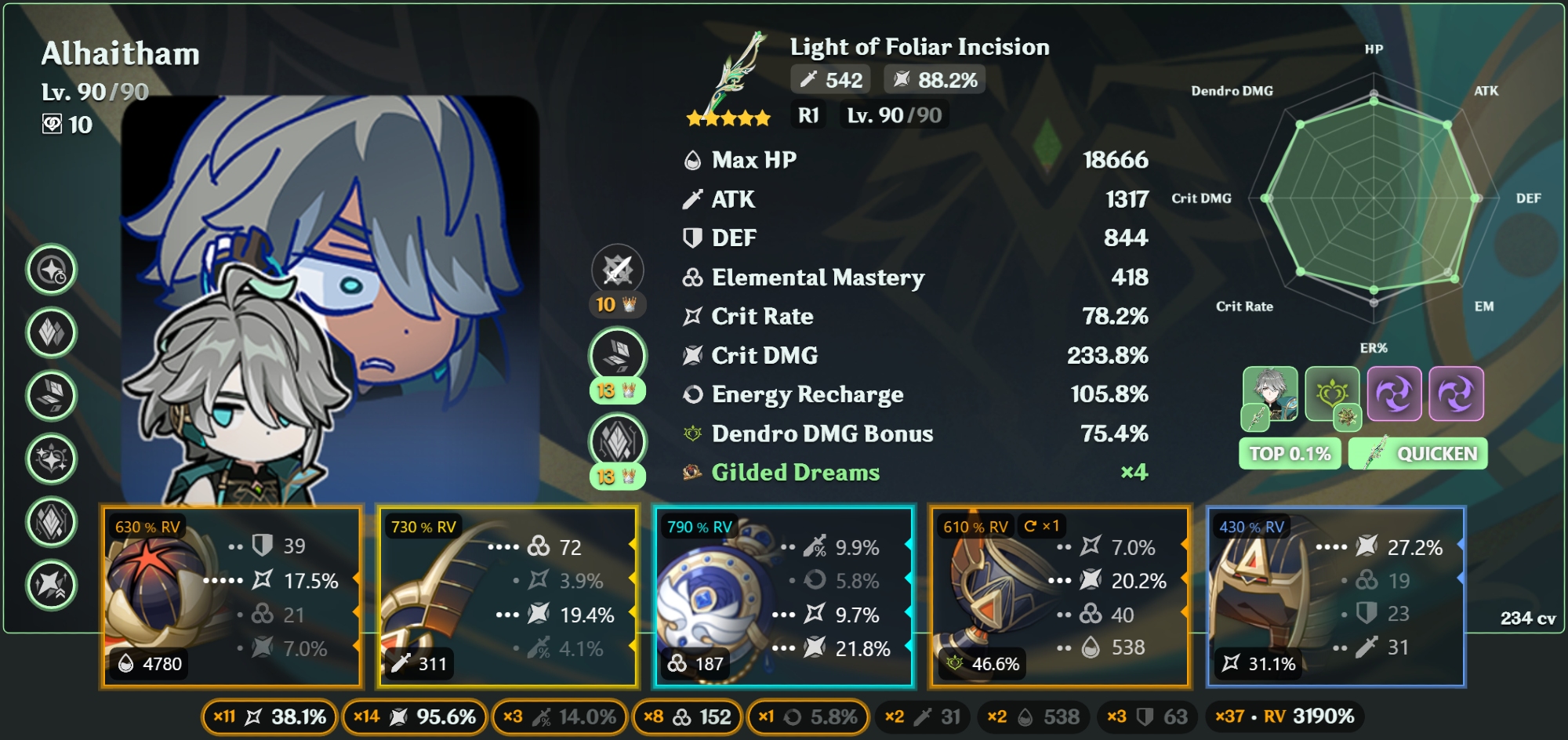Select the DEF 63 substat pill
Image resolution: width=1568 pixels, height=740 pixels.
pos(1147,717)
